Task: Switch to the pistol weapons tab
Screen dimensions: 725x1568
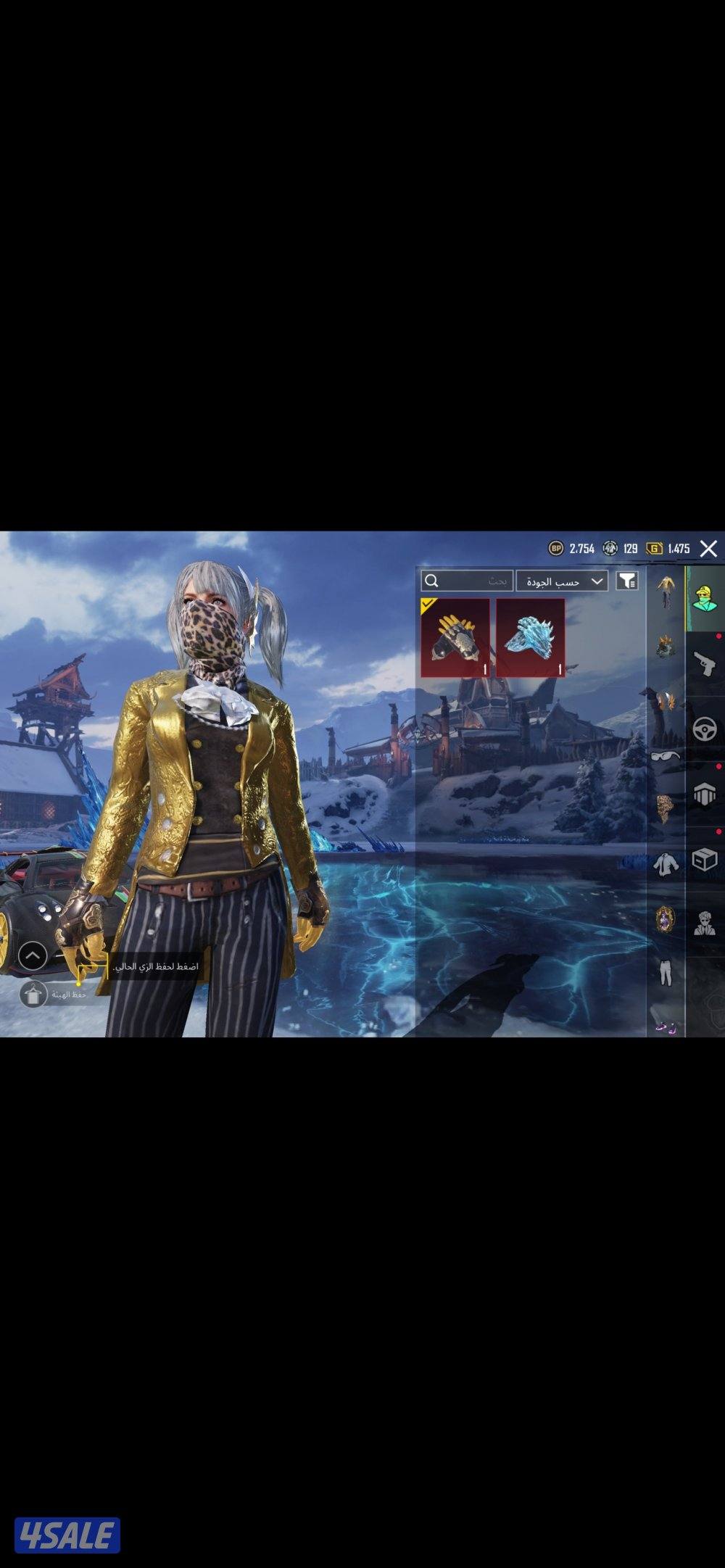Action: click(705, 663)
